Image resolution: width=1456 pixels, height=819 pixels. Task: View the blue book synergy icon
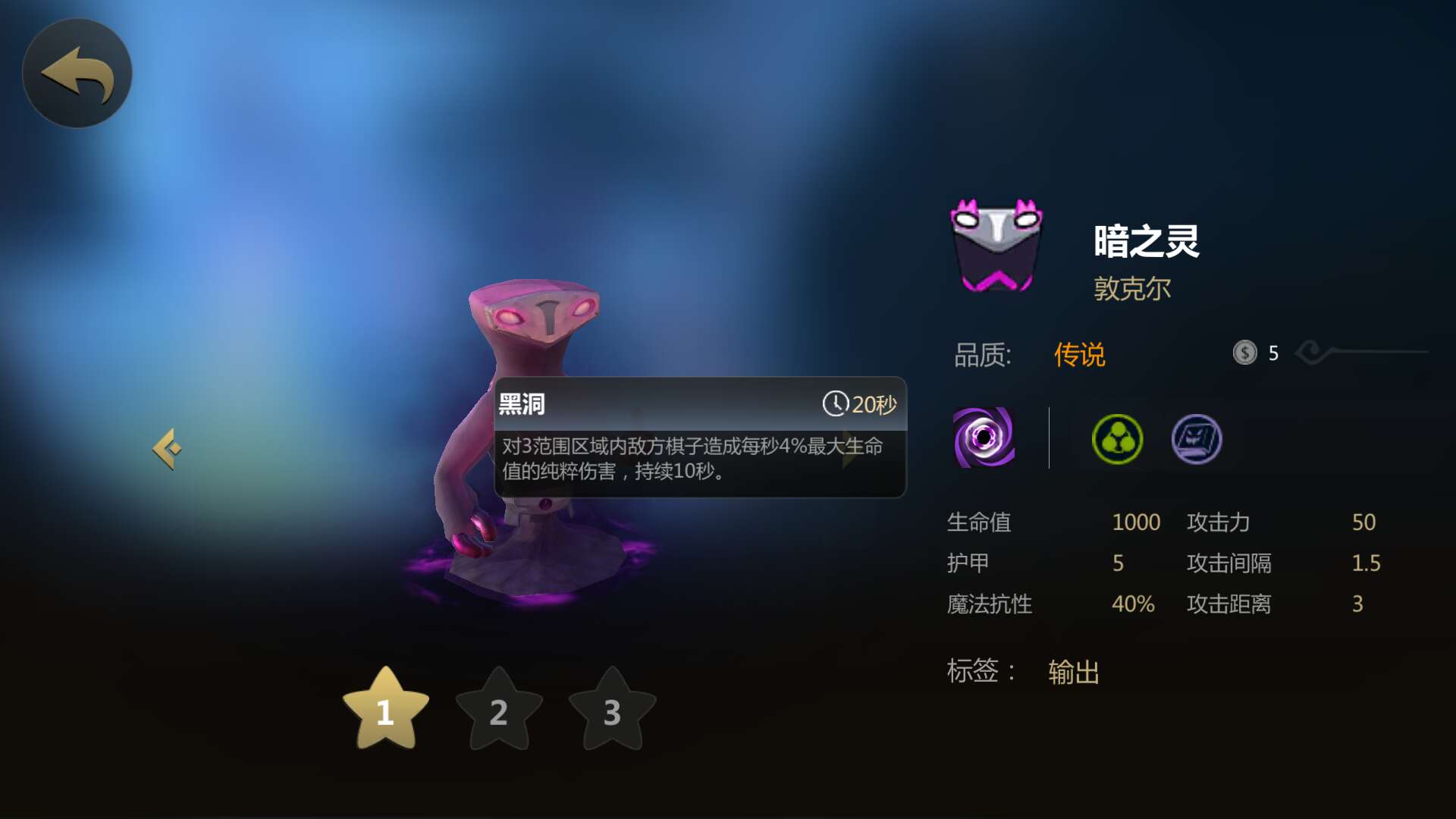1196,439
